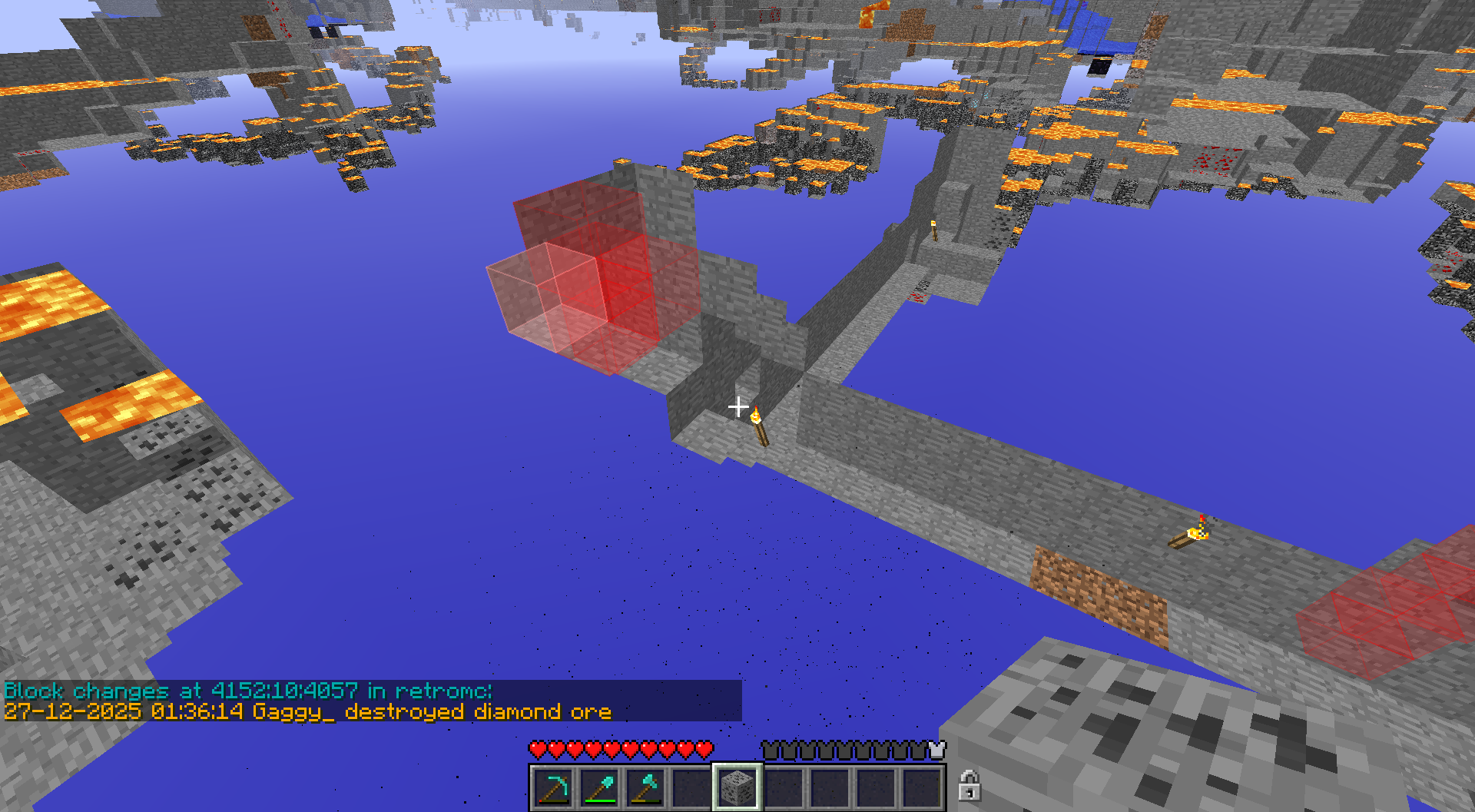
Task: Choose the coal ore block slot
Action: pos(737,787)
